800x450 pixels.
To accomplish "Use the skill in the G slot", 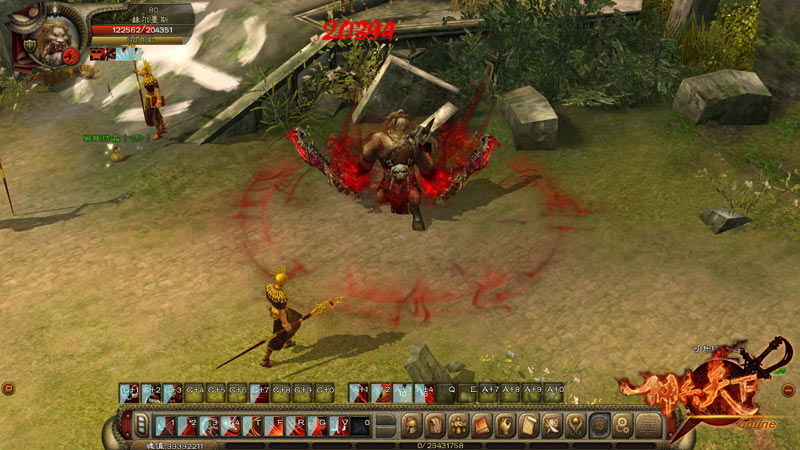I will click(x=318, y=425).
